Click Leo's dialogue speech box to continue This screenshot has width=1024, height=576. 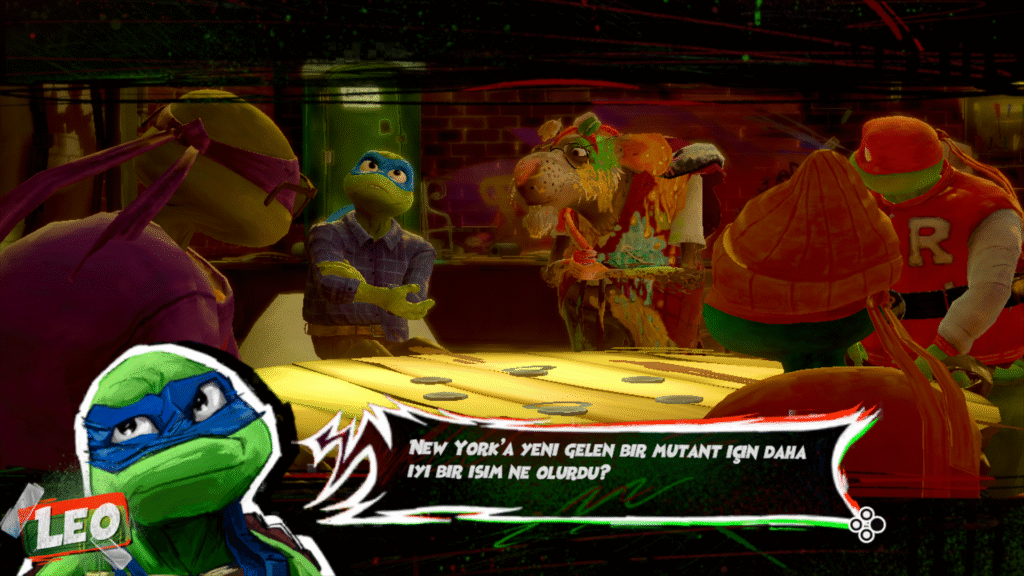coord(600,462)
